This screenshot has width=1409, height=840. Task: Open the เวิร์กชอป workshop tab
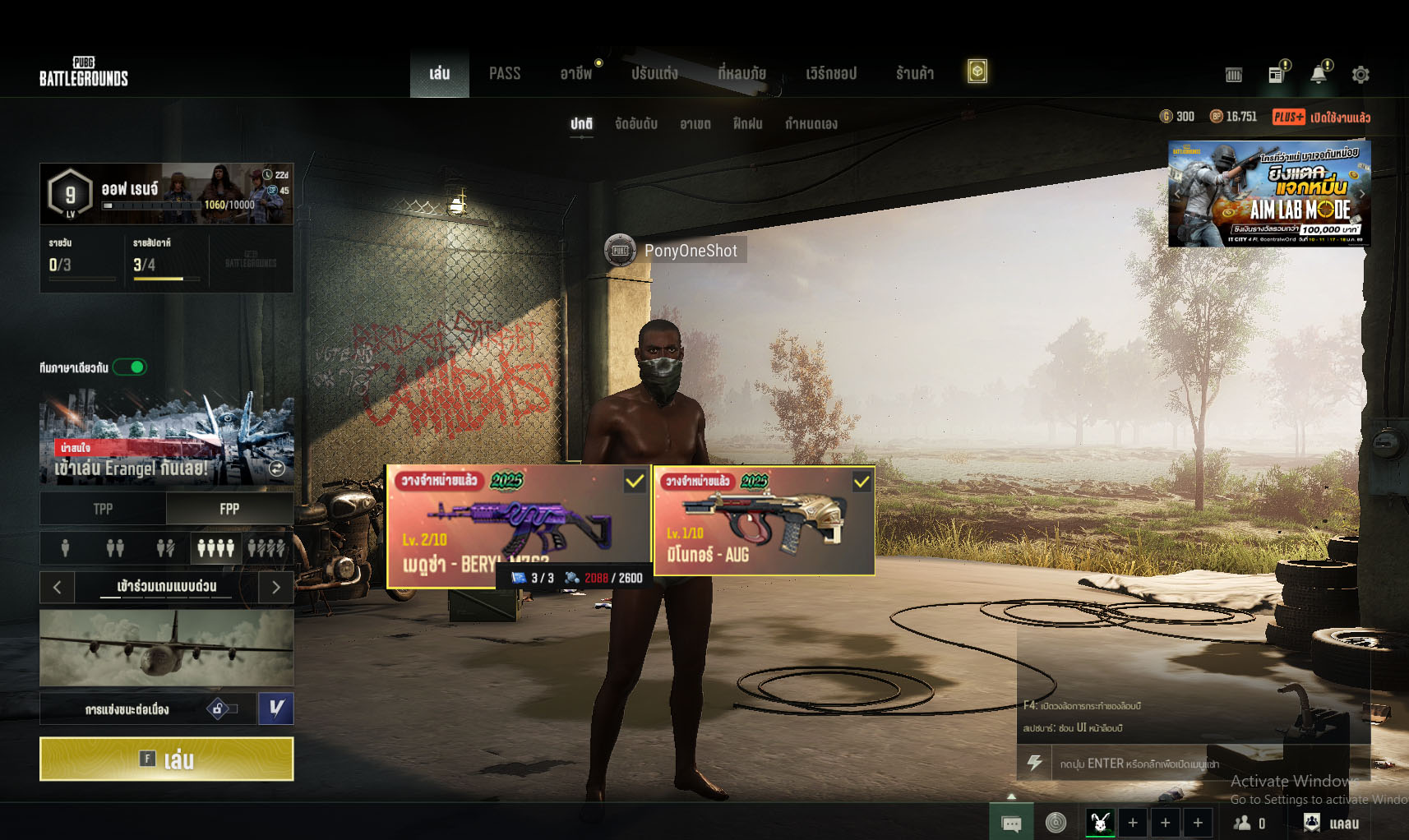pos(830,74)
